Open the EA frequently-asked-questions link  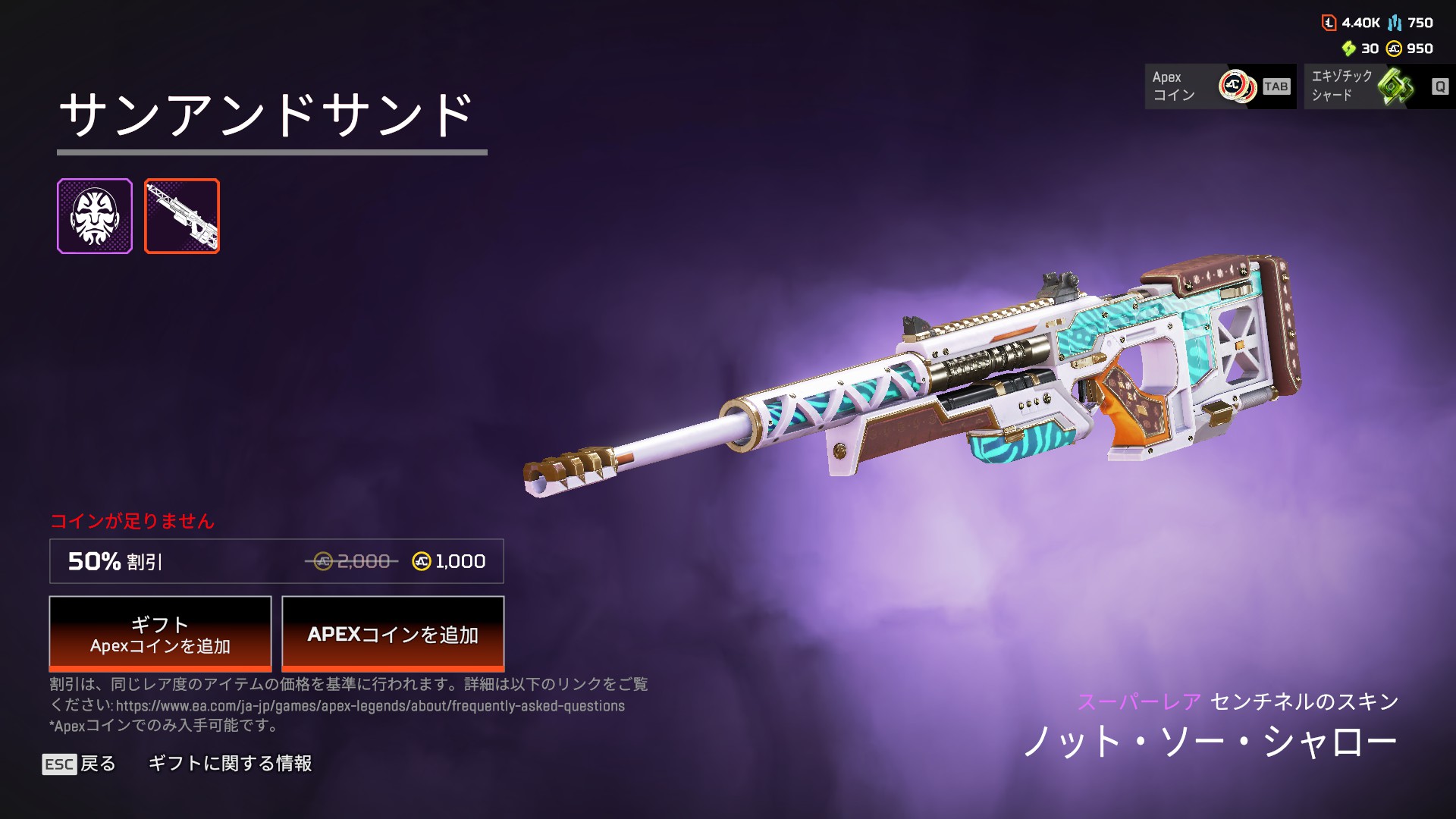(370, 706)
